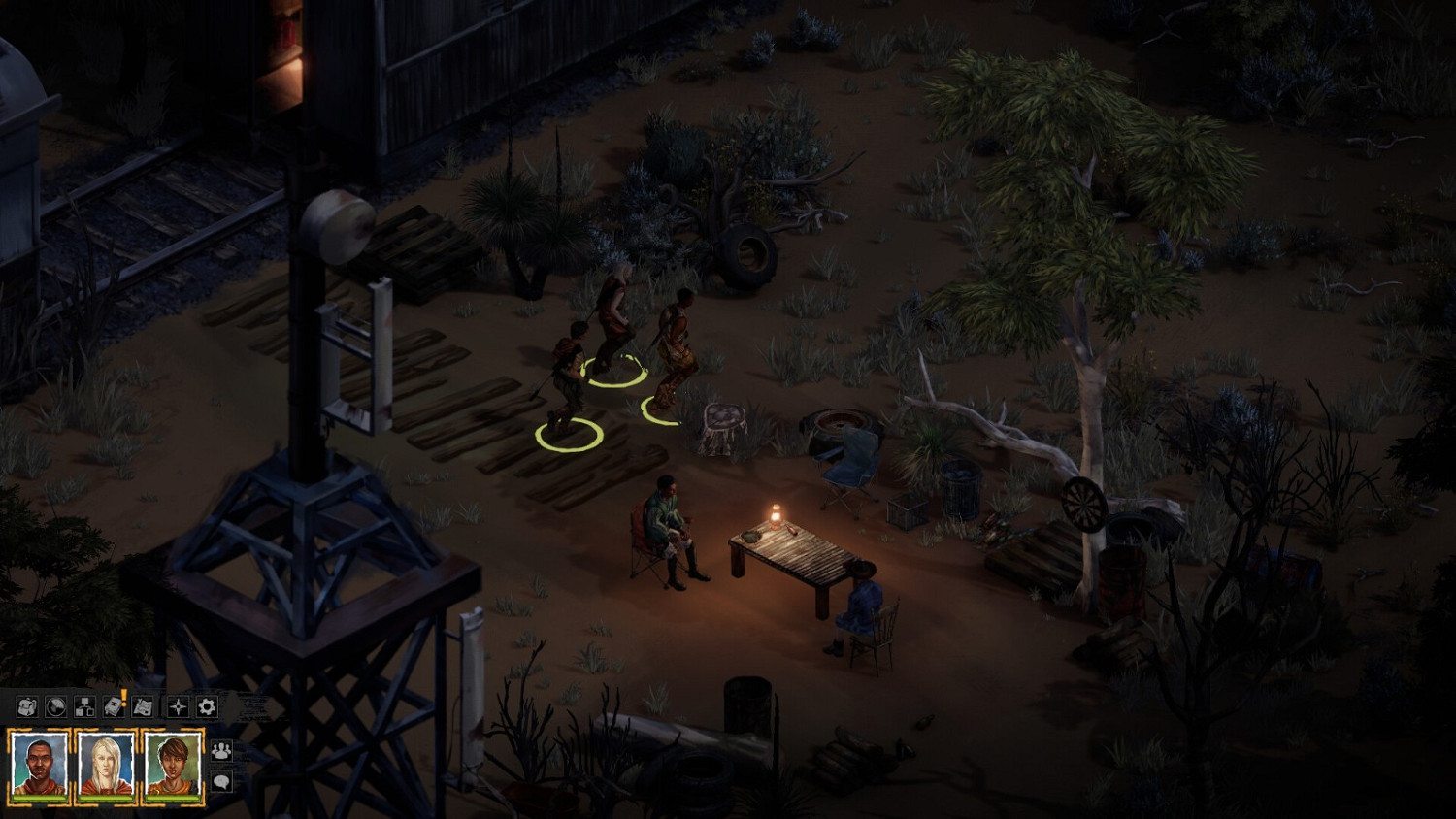Select the brown-haired character's portrait
1456x819 pixels.
[x=172, y=763]
